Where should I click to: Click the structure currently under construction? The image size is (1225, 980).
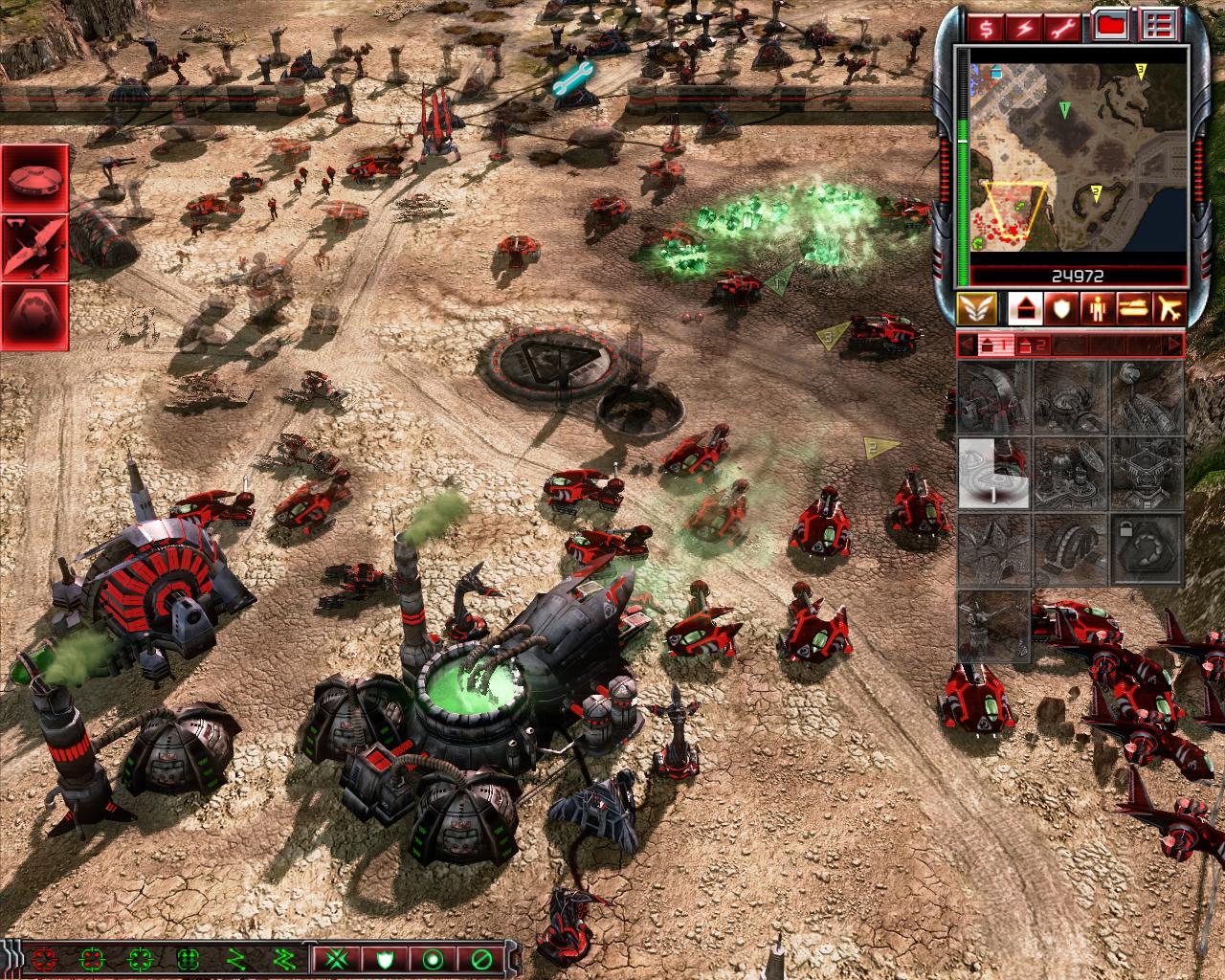tap(994, 473)
